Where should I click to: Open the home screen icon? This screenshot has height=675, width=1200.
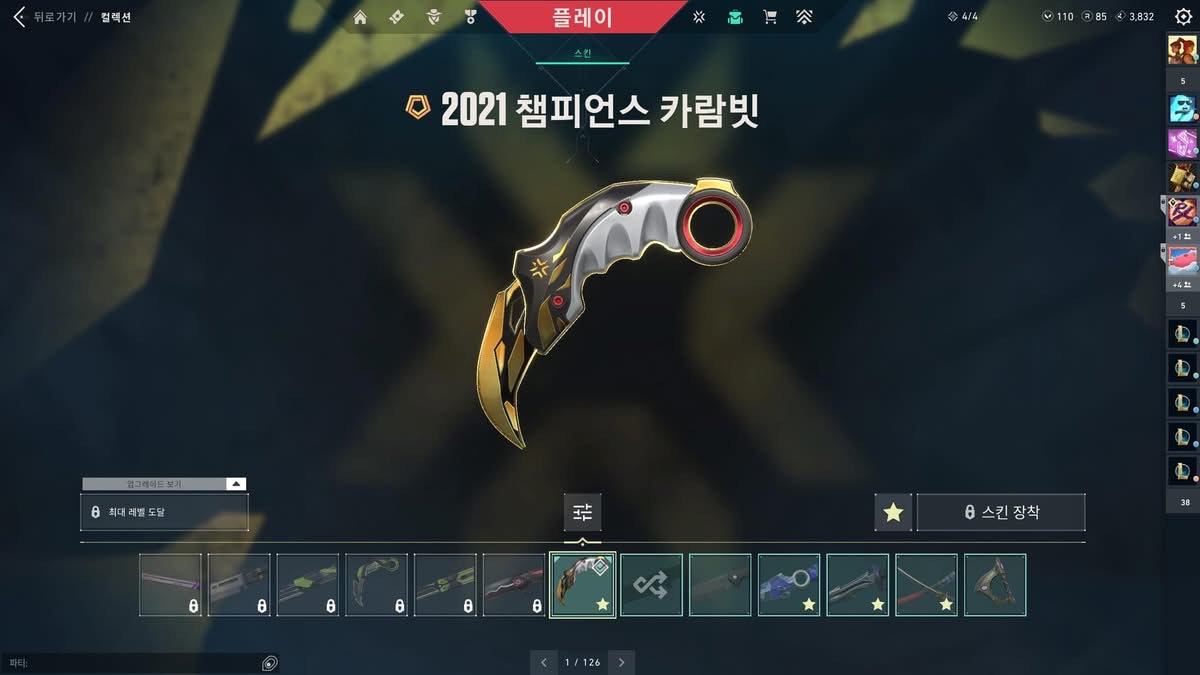[x=360, y=17]
